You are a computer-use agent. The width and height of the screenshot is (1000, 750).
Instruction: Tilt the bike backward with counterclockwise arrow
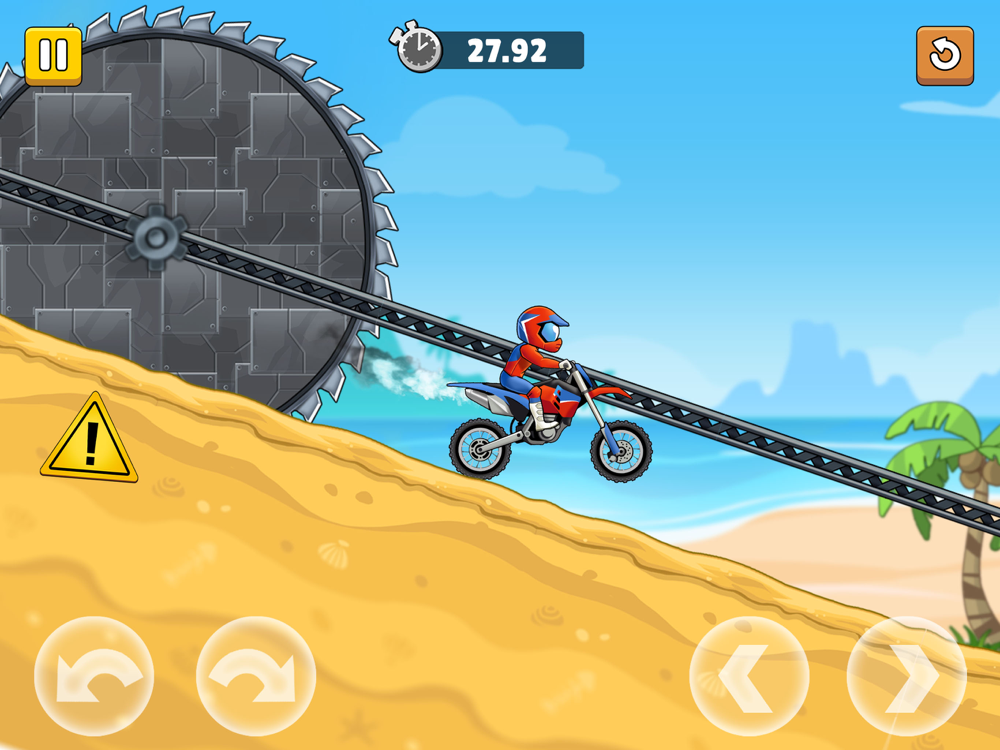point(94,677)
